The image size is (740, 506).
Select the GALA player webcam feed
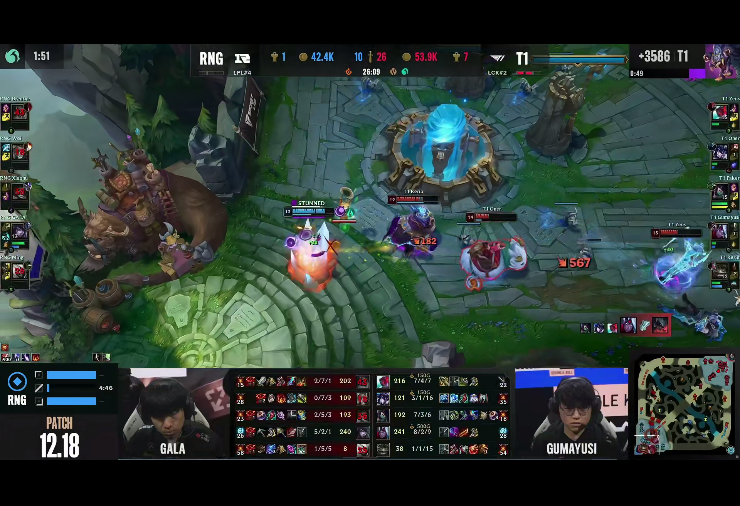coord(172,410)
